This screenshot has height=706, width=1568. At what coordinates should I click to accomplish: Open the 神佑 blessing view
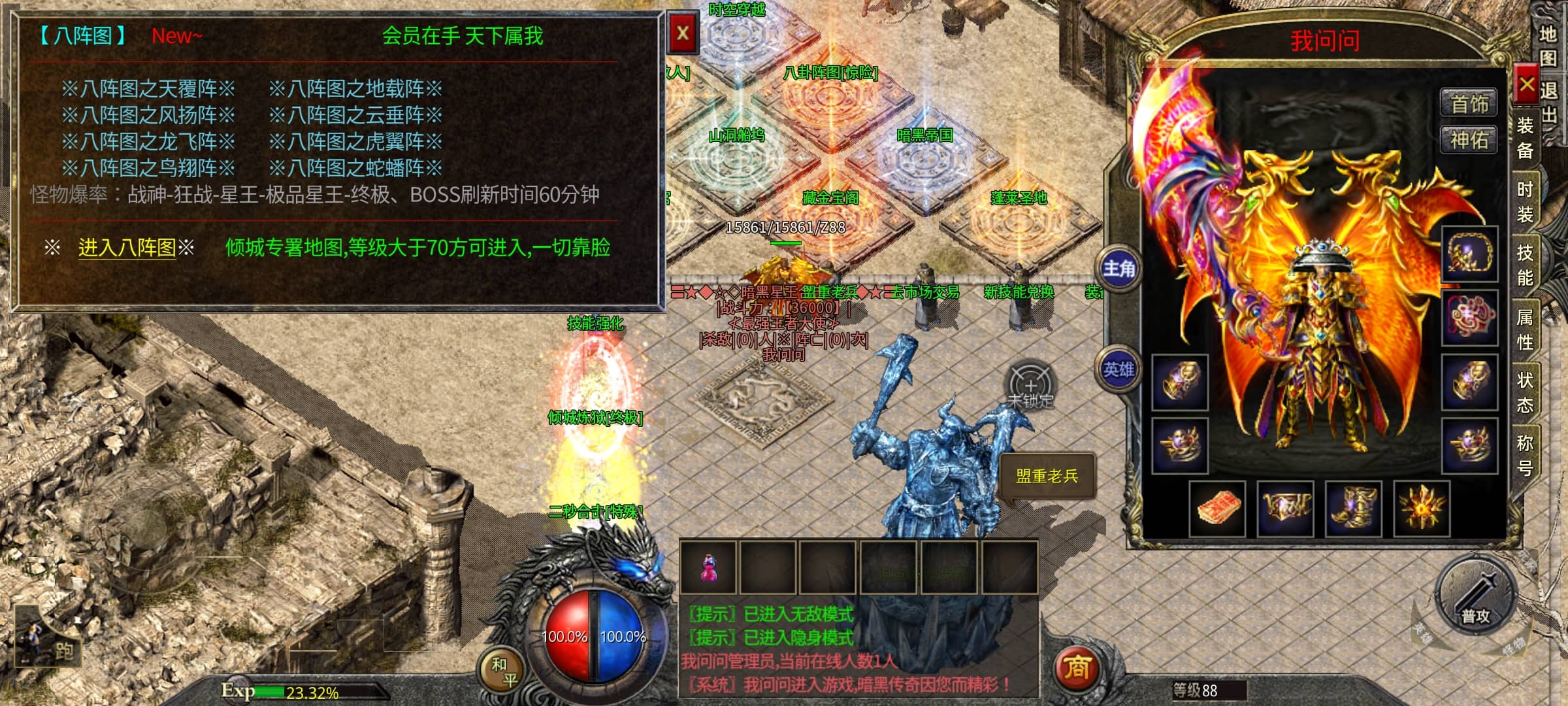tap(1469, 140)
